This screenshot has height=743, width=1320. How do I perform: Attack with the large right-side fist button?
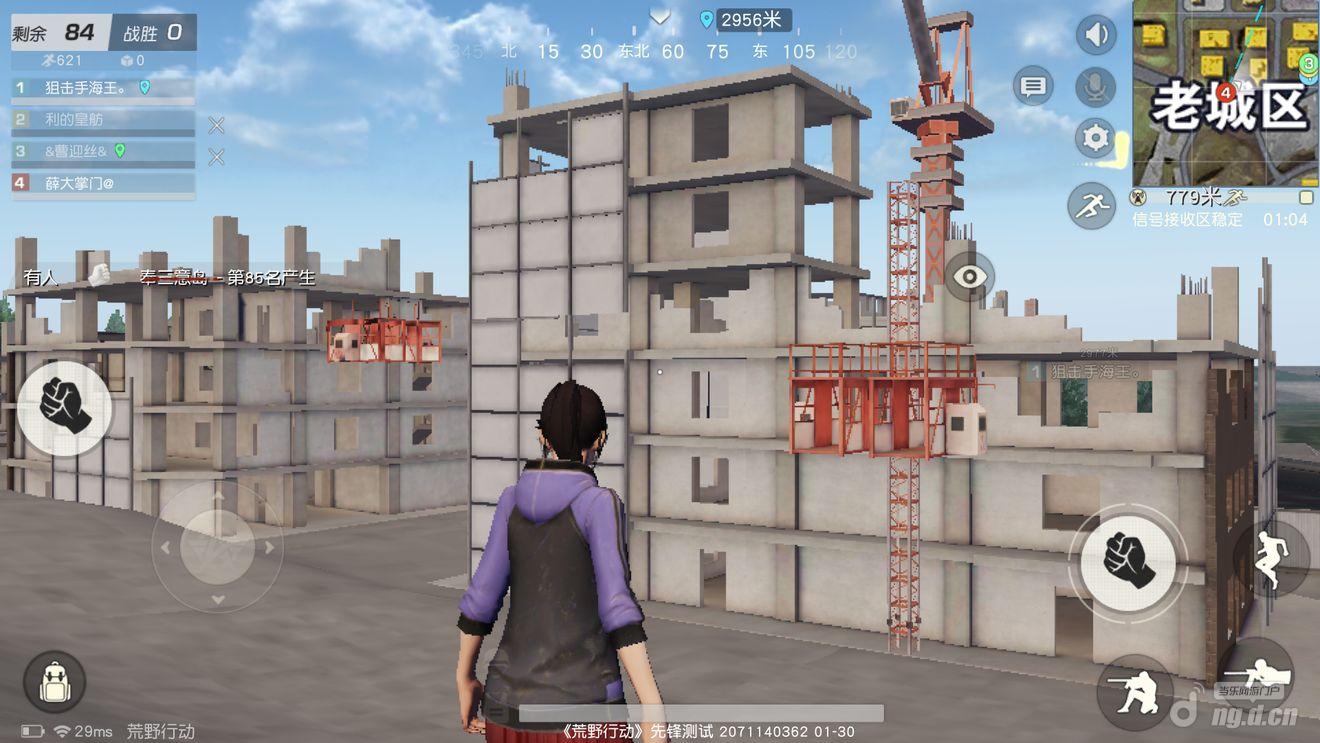coord(1128,557)
